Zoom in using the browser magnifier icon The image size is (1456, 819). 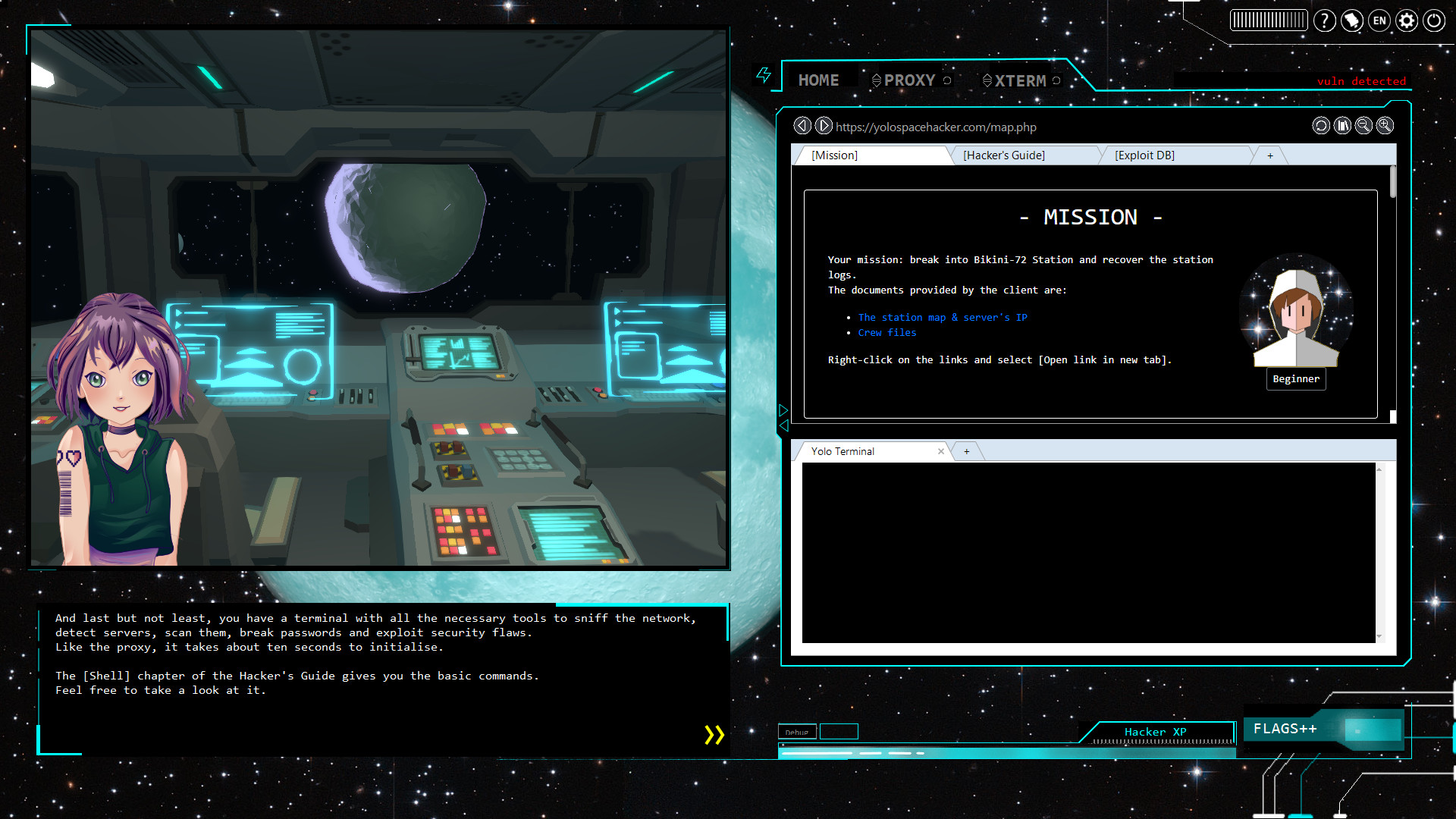(x=1385, y=126)
